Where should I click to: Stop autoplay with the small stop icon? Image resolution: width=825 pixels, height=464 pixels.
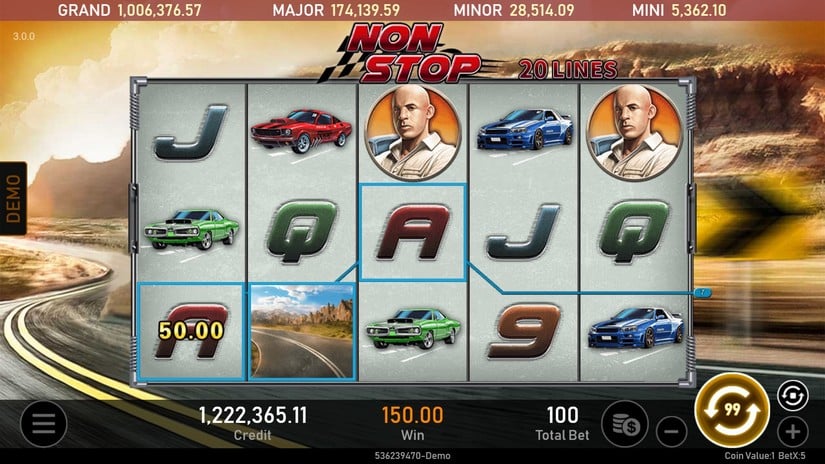(x=790, y=395)
